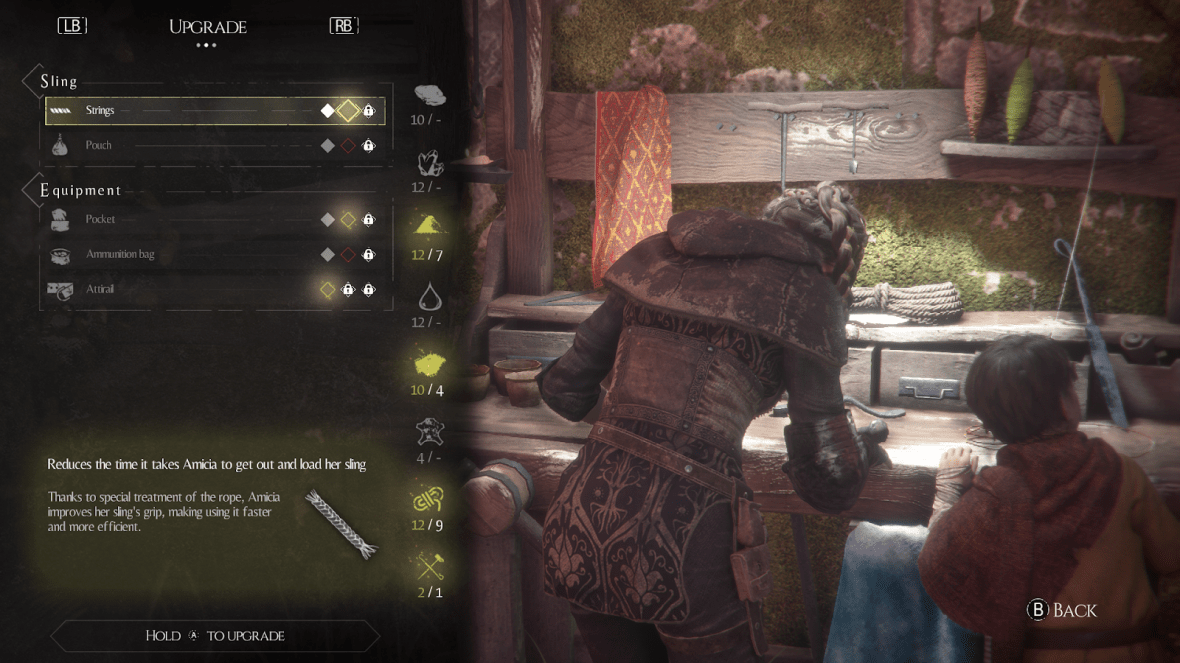The image size is (1180, 663).
Task: Collapse the Equipment category header
Action: pos(80,190)
